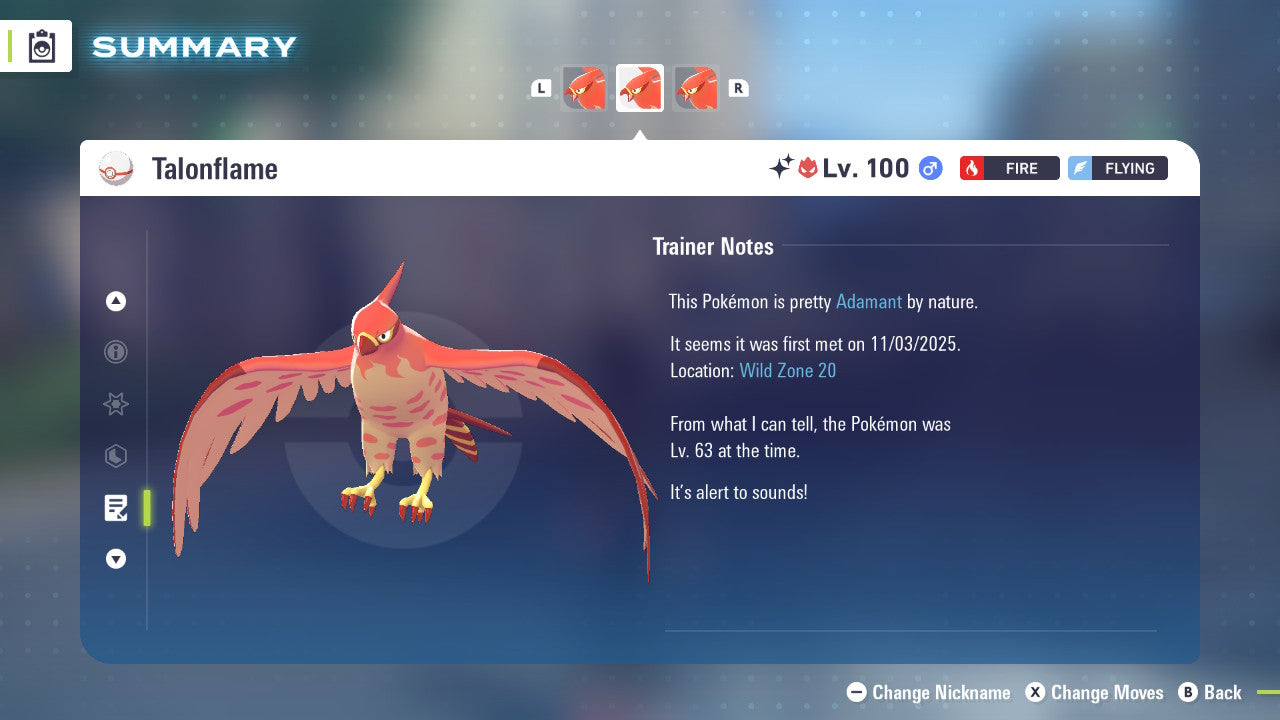Image resolution: width=1280 pixels, height=720 pixels.
Task: Select the currently highlighted Talonflame party thumbnail
Action: pyautogui.click(x=640, y=88)
